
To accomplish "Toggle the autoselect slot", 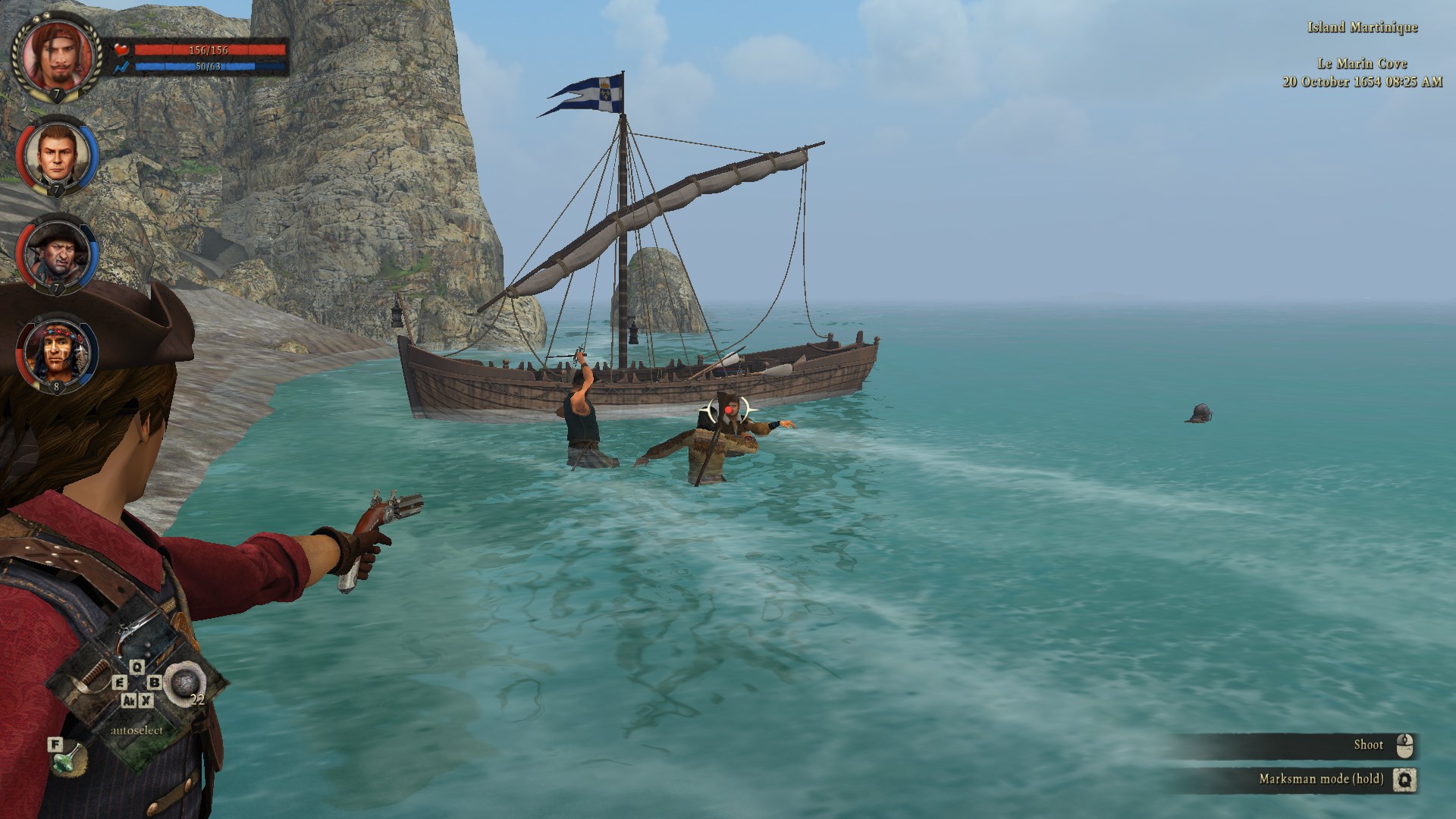I will click(137, 730).
